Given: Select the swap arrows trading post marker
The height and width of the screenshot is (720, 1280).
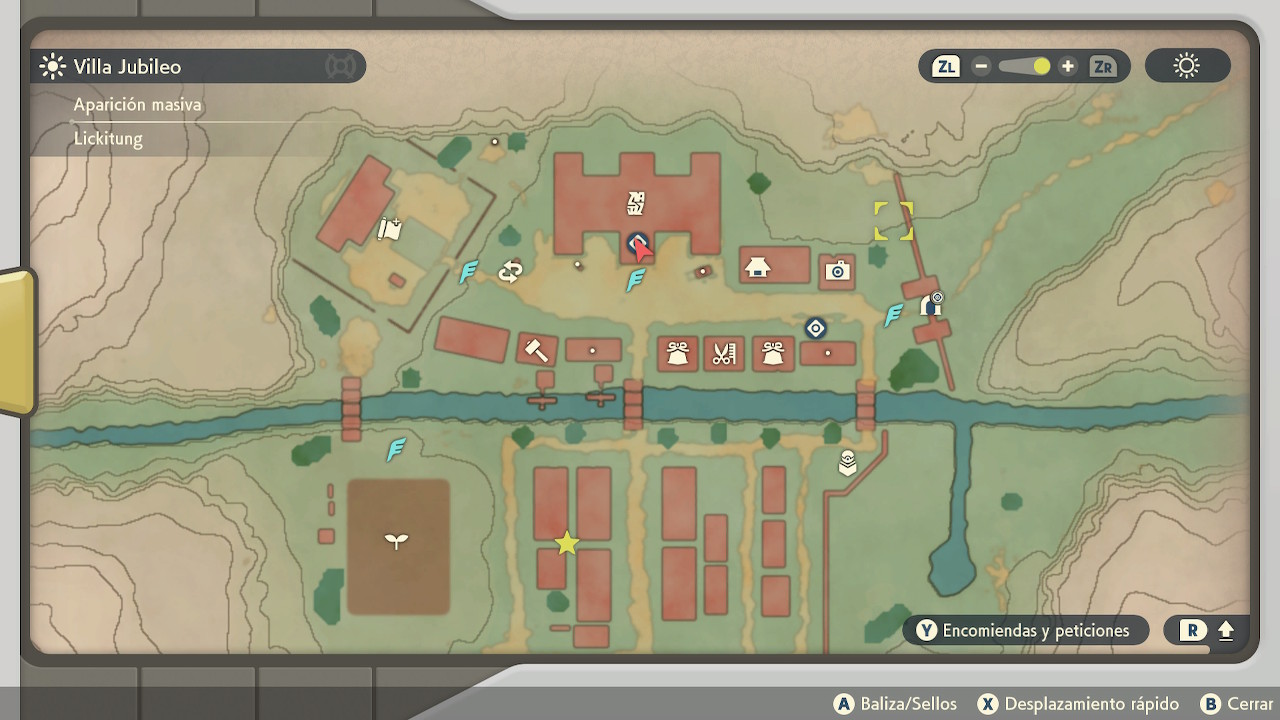Looking at the screenshot, I should [x=510, y=271].
